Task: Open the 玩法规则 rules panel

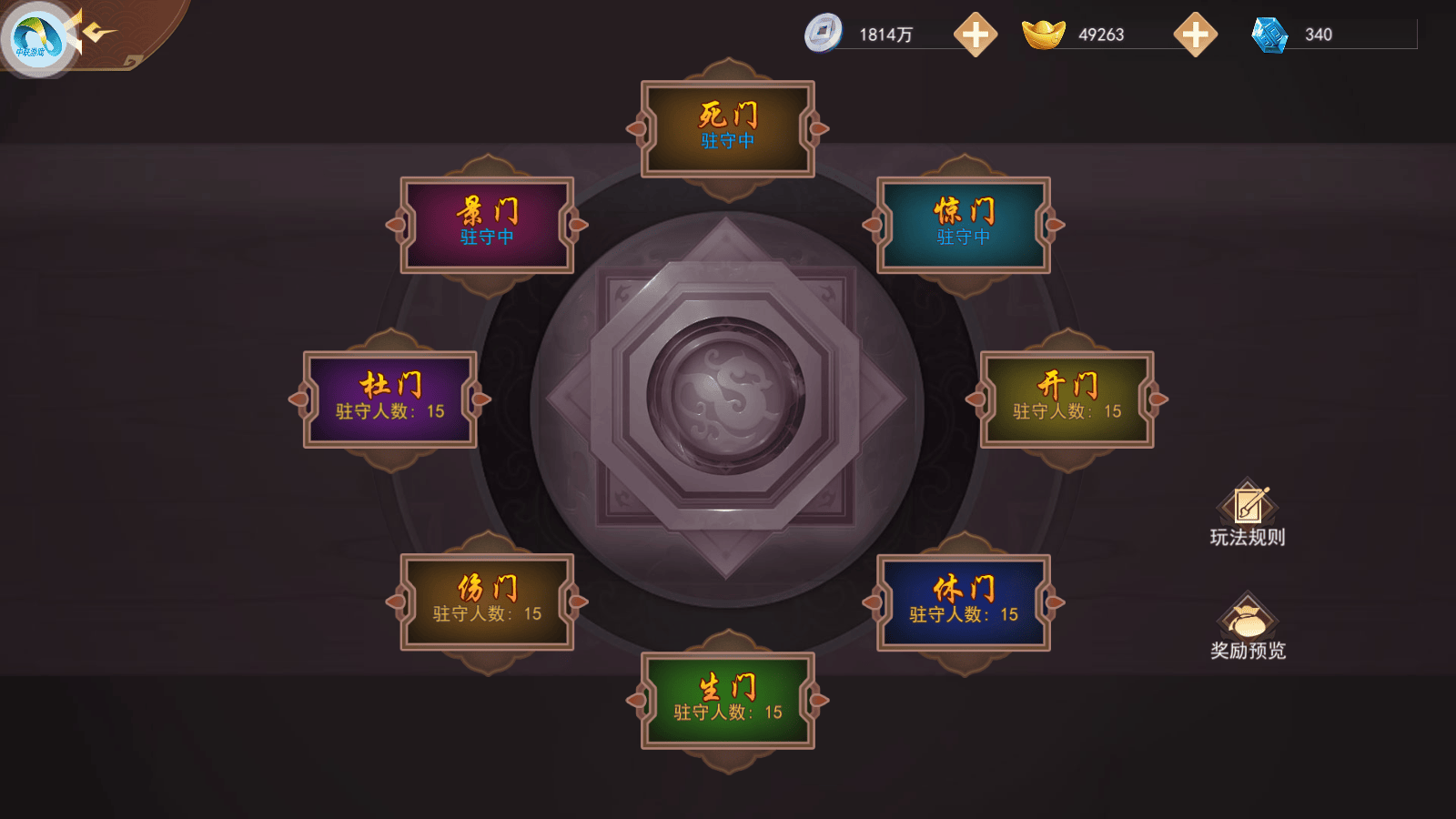Action: click(1247, 514)
